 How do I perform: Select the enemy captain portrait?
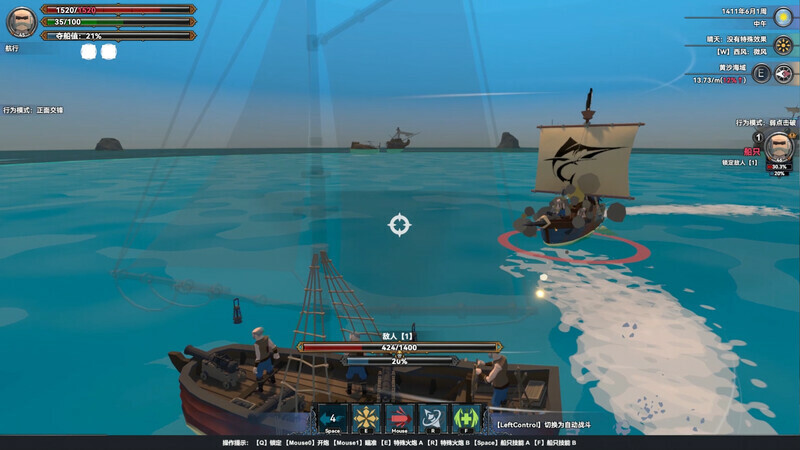tap(780, 147)
